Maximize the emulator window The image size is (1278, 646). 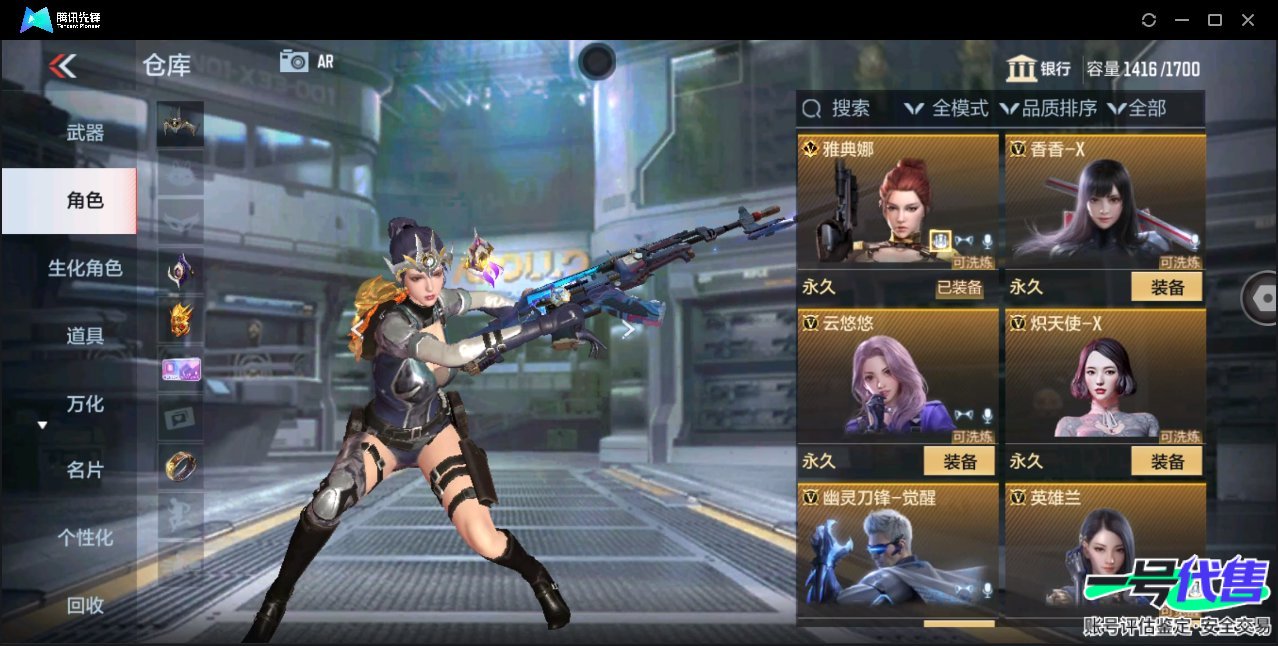coord(1215,20)
